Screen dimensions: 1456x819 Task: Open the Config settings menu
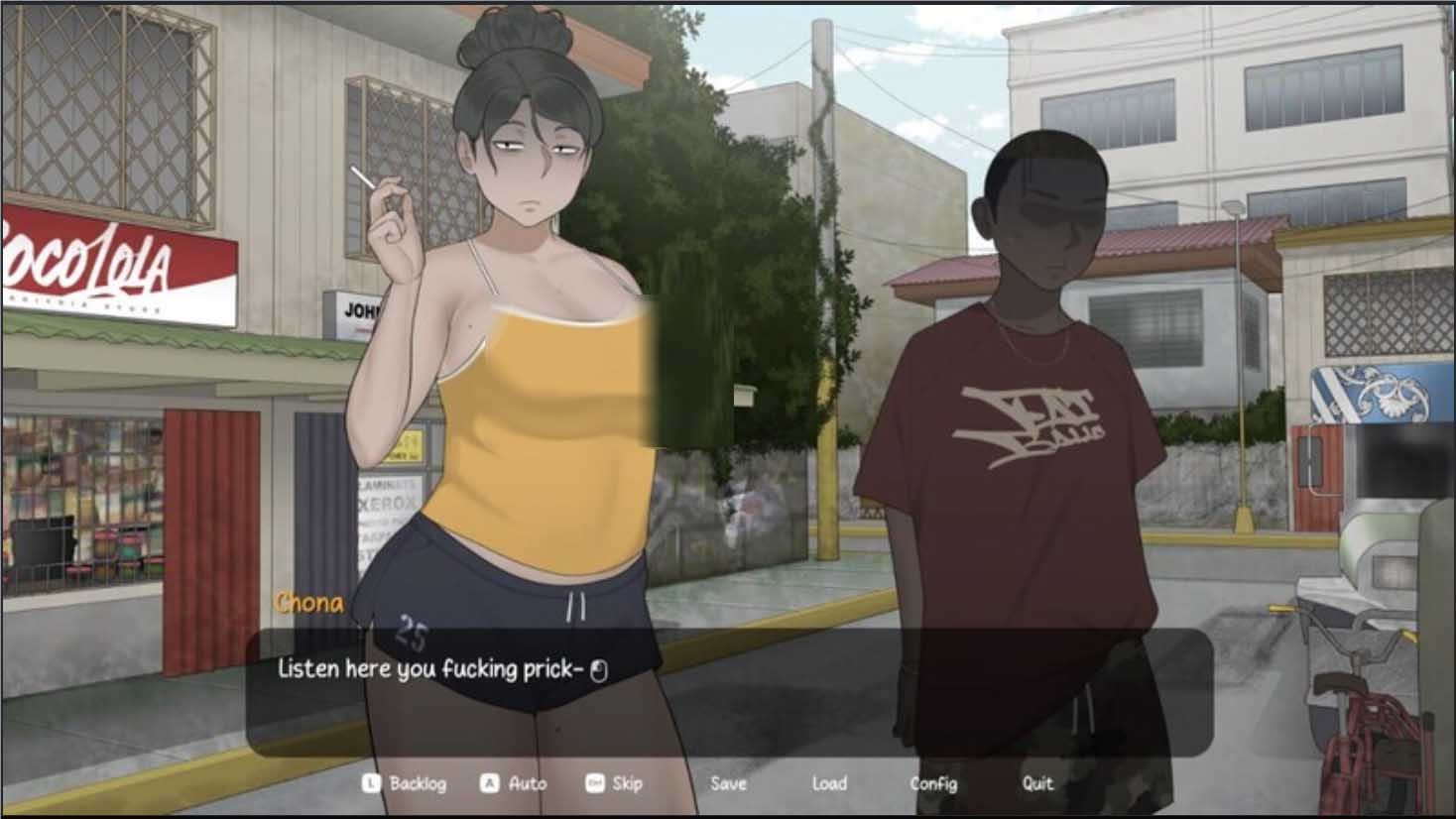tap(933, 783)
